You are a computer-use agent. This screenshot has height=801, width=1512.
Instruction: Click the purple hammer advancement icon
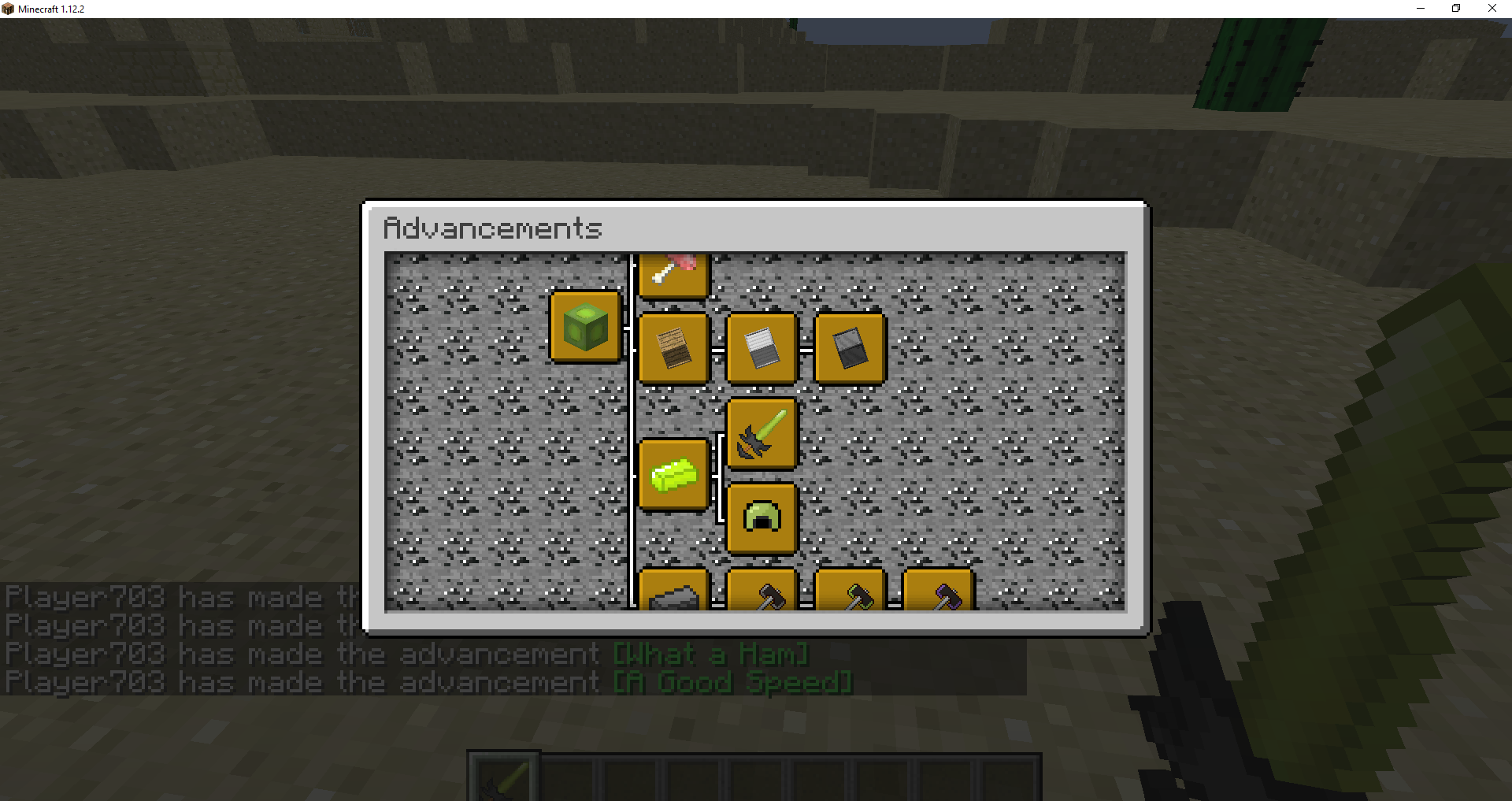[x=938, y=595]
